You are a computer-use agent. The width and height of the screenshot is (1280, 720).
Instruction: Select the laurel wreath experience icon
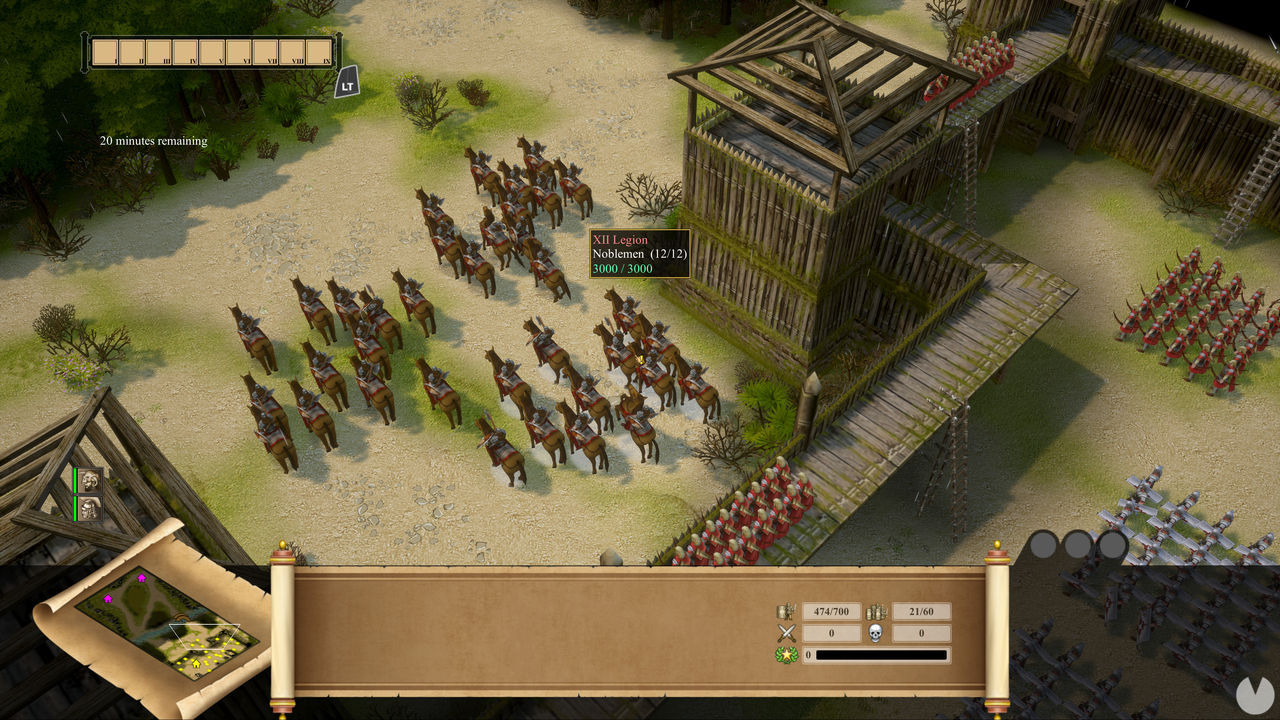[787, 654]
